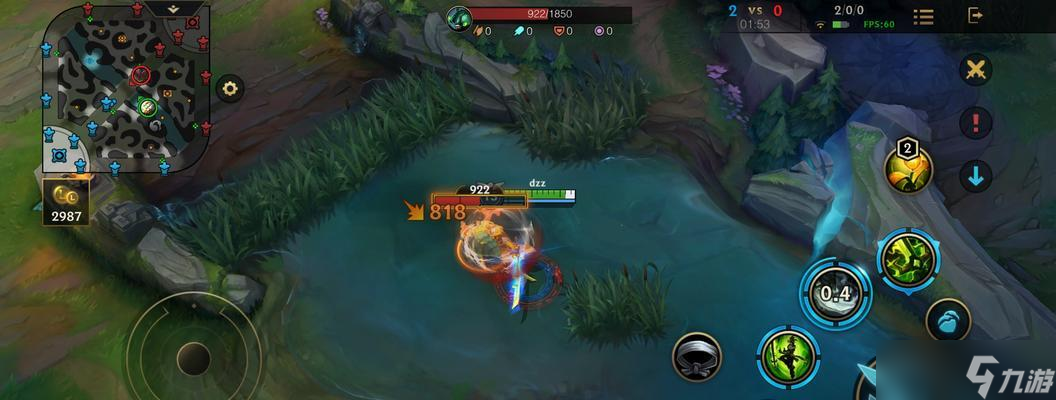Send the crossed swords attack ping
Screen dimensions: 1056x400
pos(975,70)
